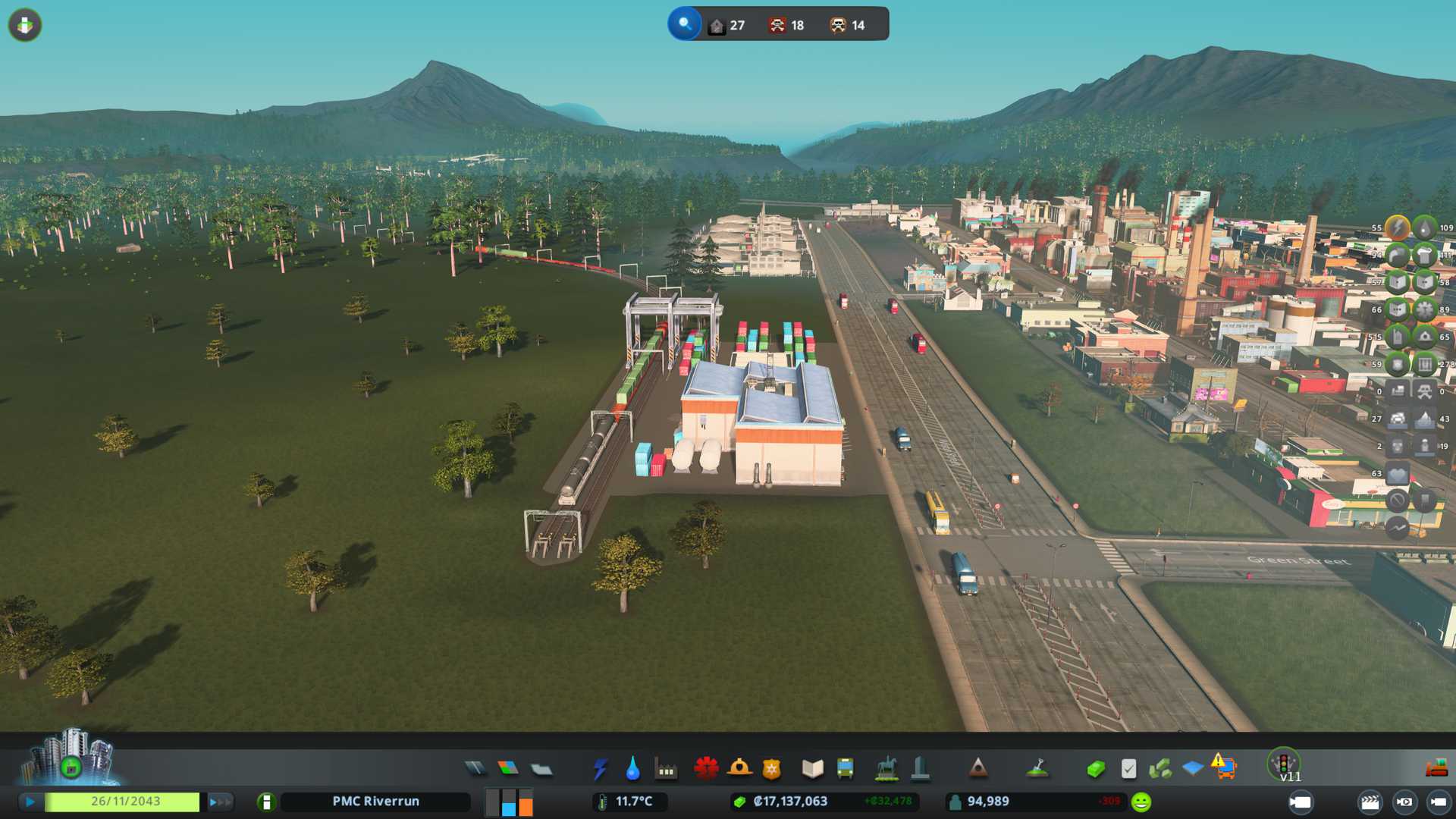Screen dimensions: 1456x819
Task: Open the Policies checklist panel
Action: [x=1128, y=769]
